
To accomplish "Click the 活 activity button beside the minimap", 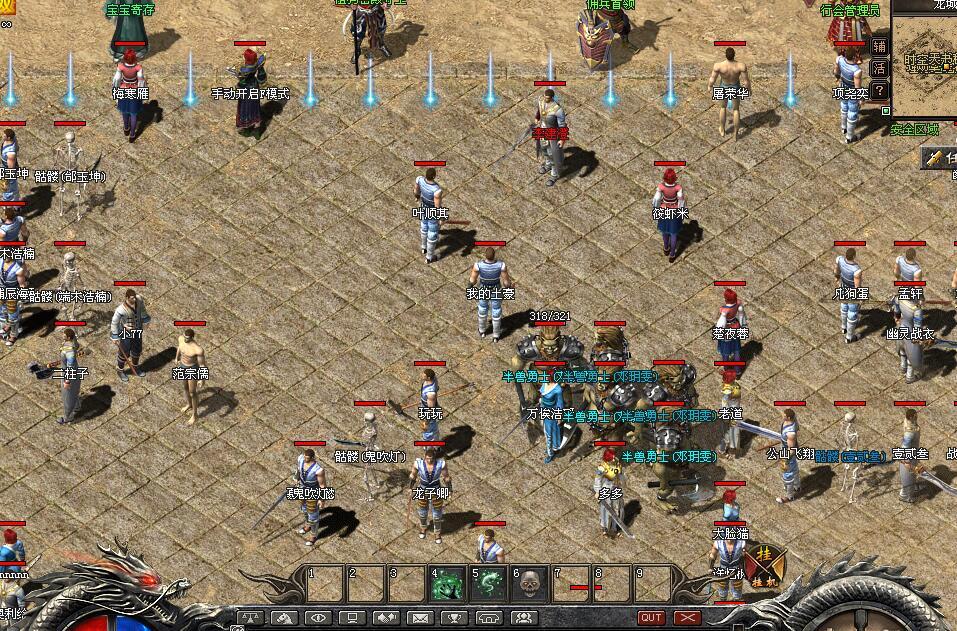I will point(879,68).
